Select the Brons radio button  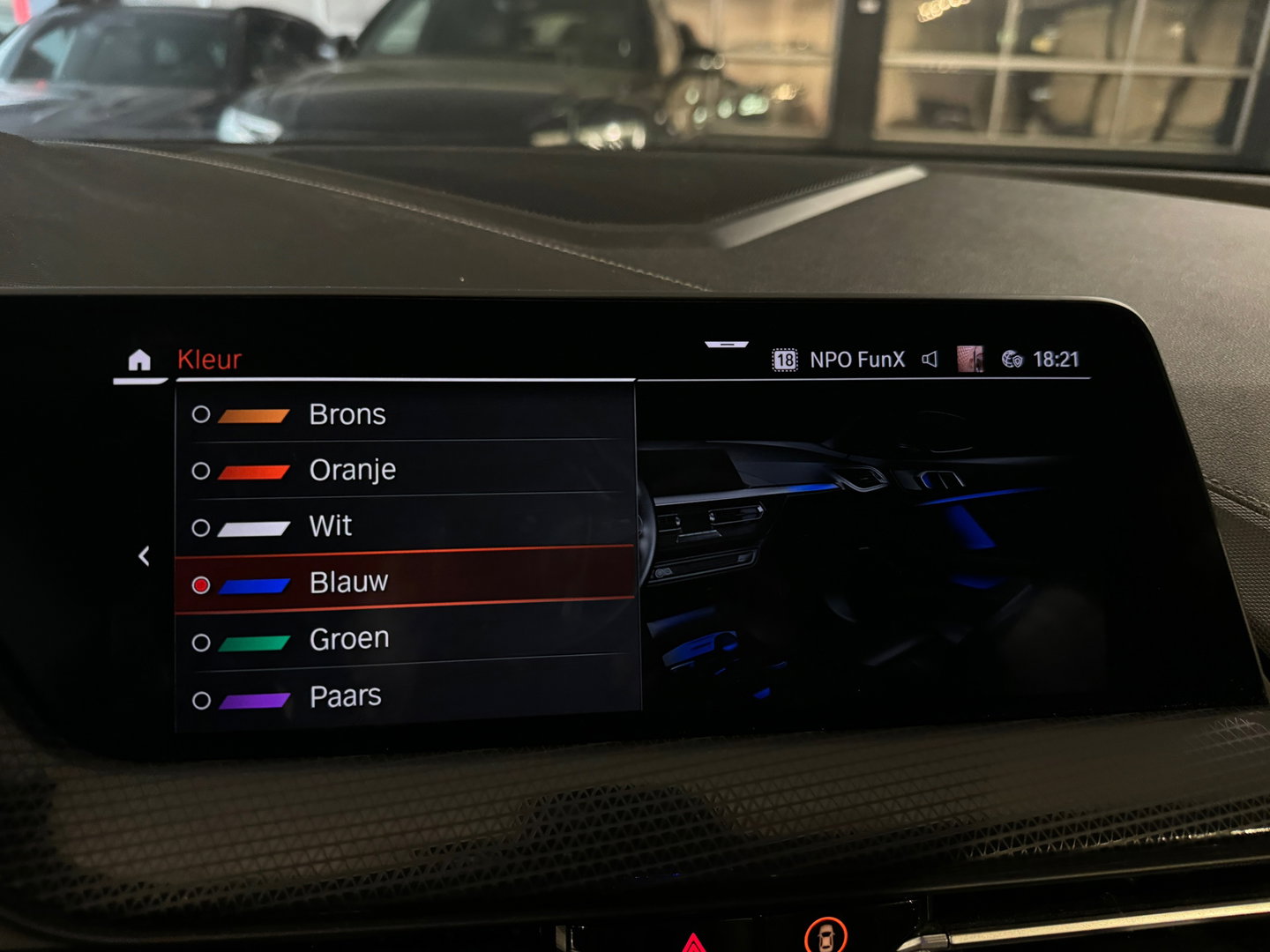[x=202, y=414]
